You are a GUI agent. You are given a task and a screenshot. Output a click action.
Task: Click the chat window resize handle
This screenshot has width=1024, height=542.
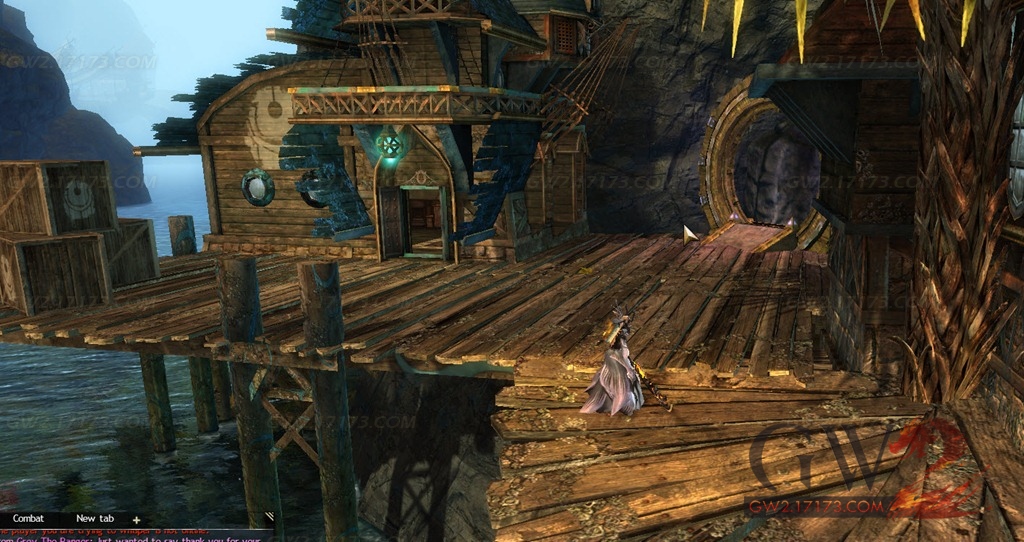[268, 517]
